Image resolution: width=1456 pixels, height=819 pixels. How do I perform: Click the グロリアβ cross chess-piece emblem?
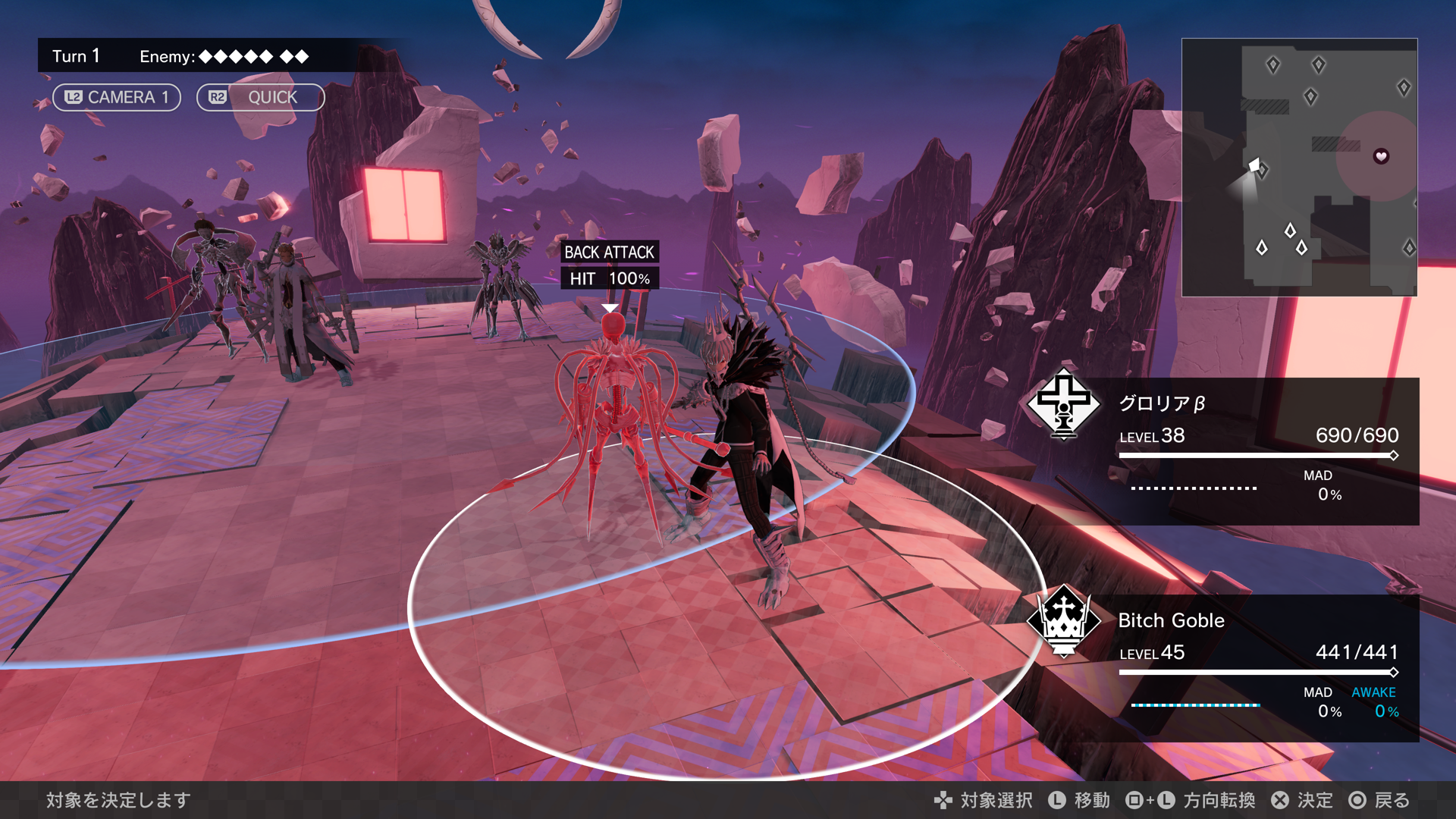tap(1063, 404)
